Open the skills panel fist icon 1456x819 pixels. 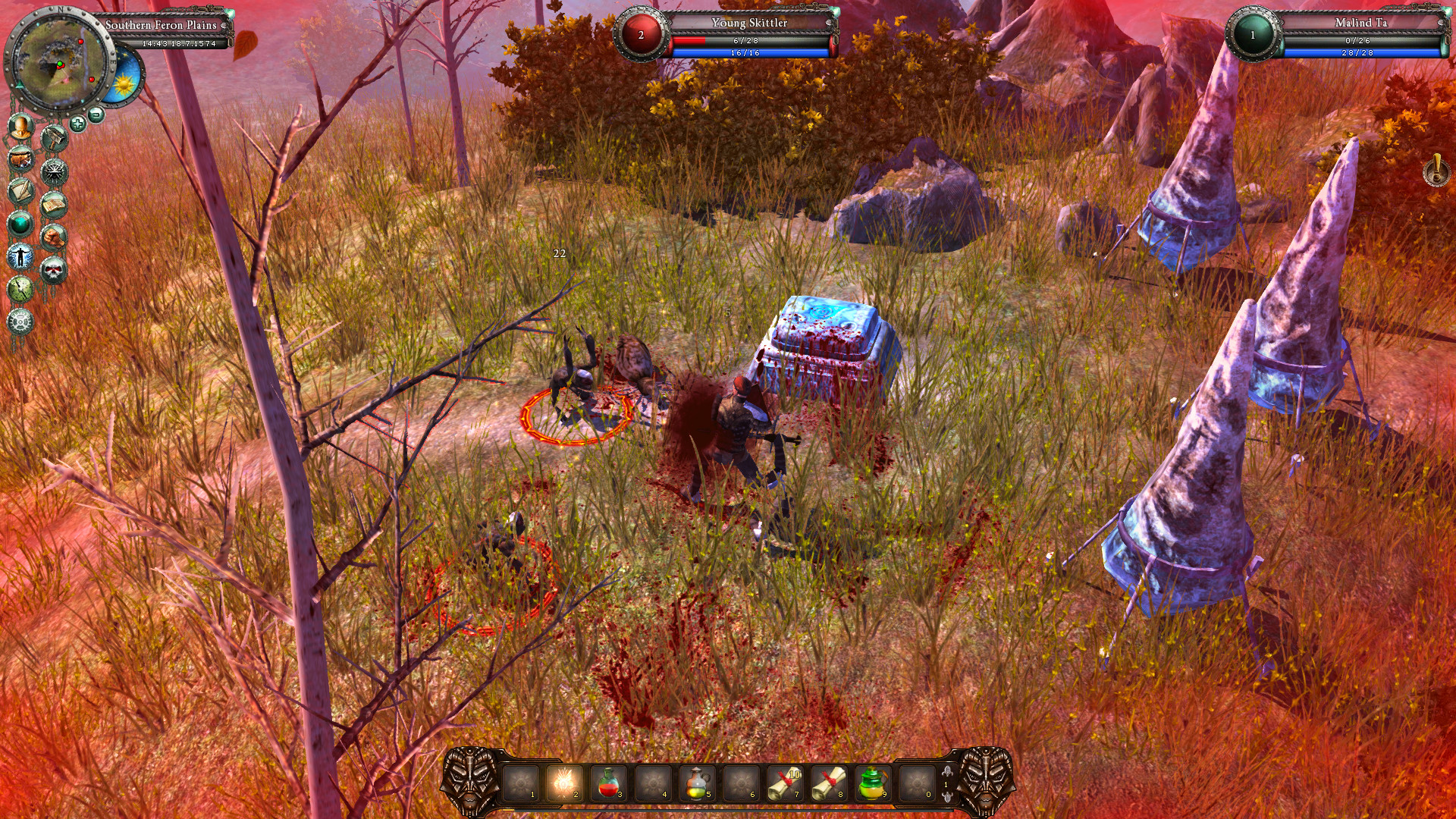53,236
